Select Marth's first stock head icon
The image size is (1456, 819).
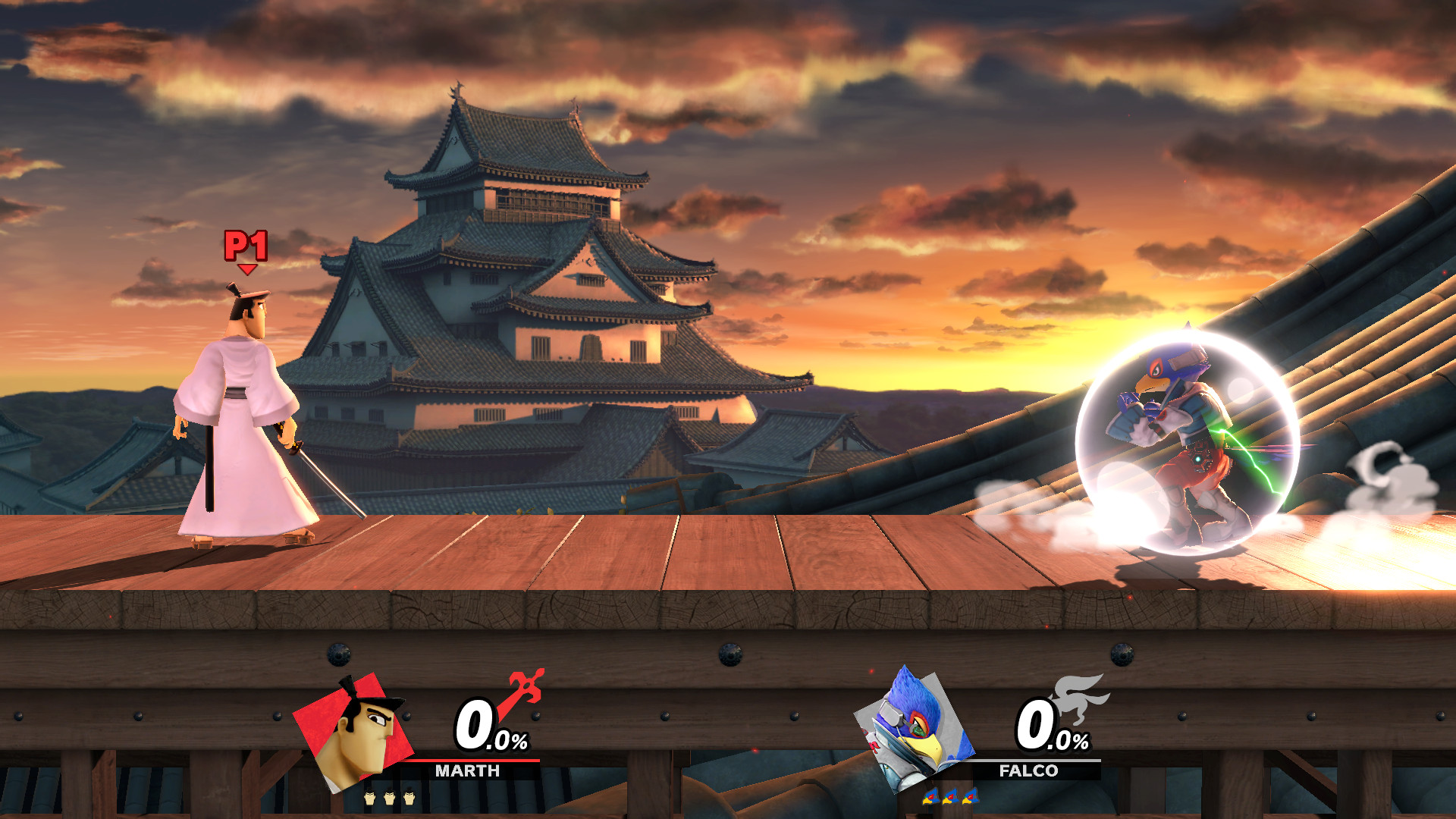370,799
